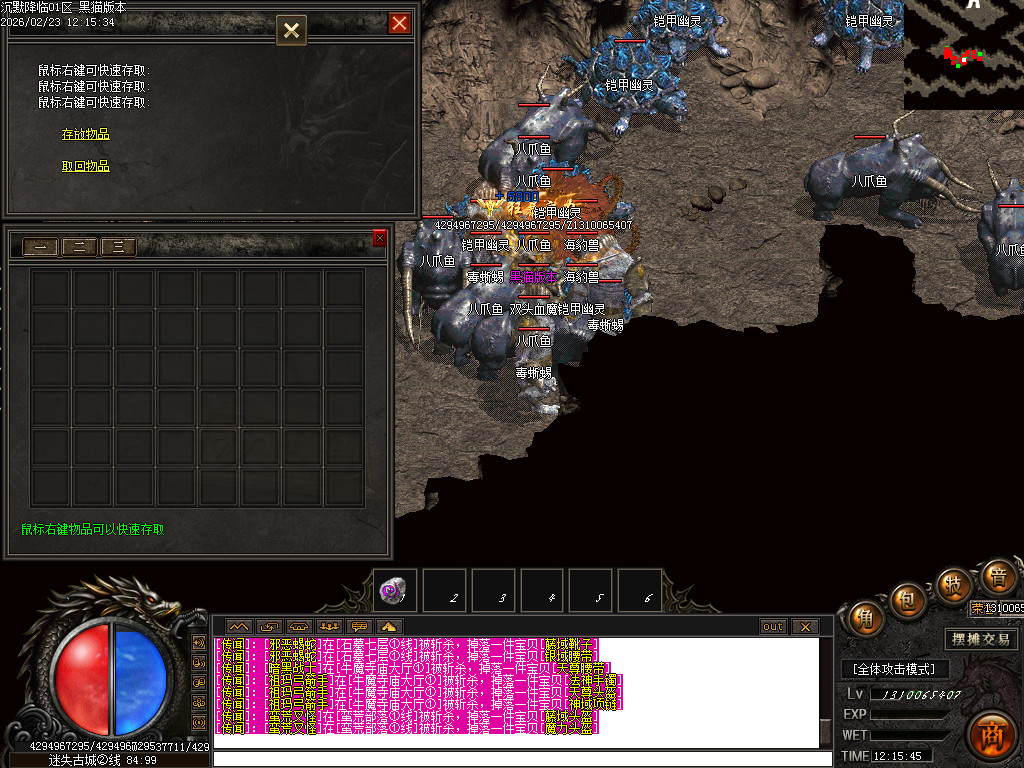Click the gold crossed X button on the dialog
Screen dimensions: 1024x768
point(291,30)
